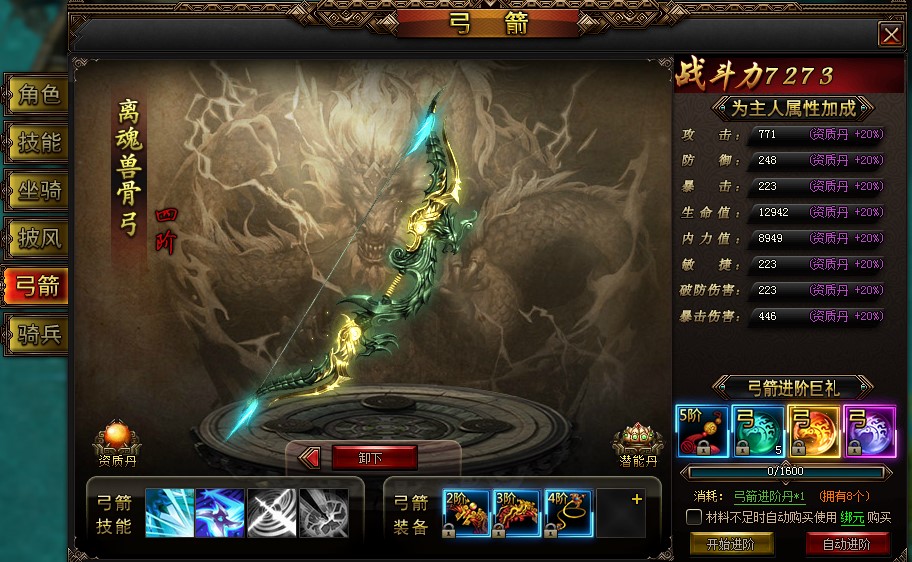Close the bow panel with the X button

[x=889, y=35]
